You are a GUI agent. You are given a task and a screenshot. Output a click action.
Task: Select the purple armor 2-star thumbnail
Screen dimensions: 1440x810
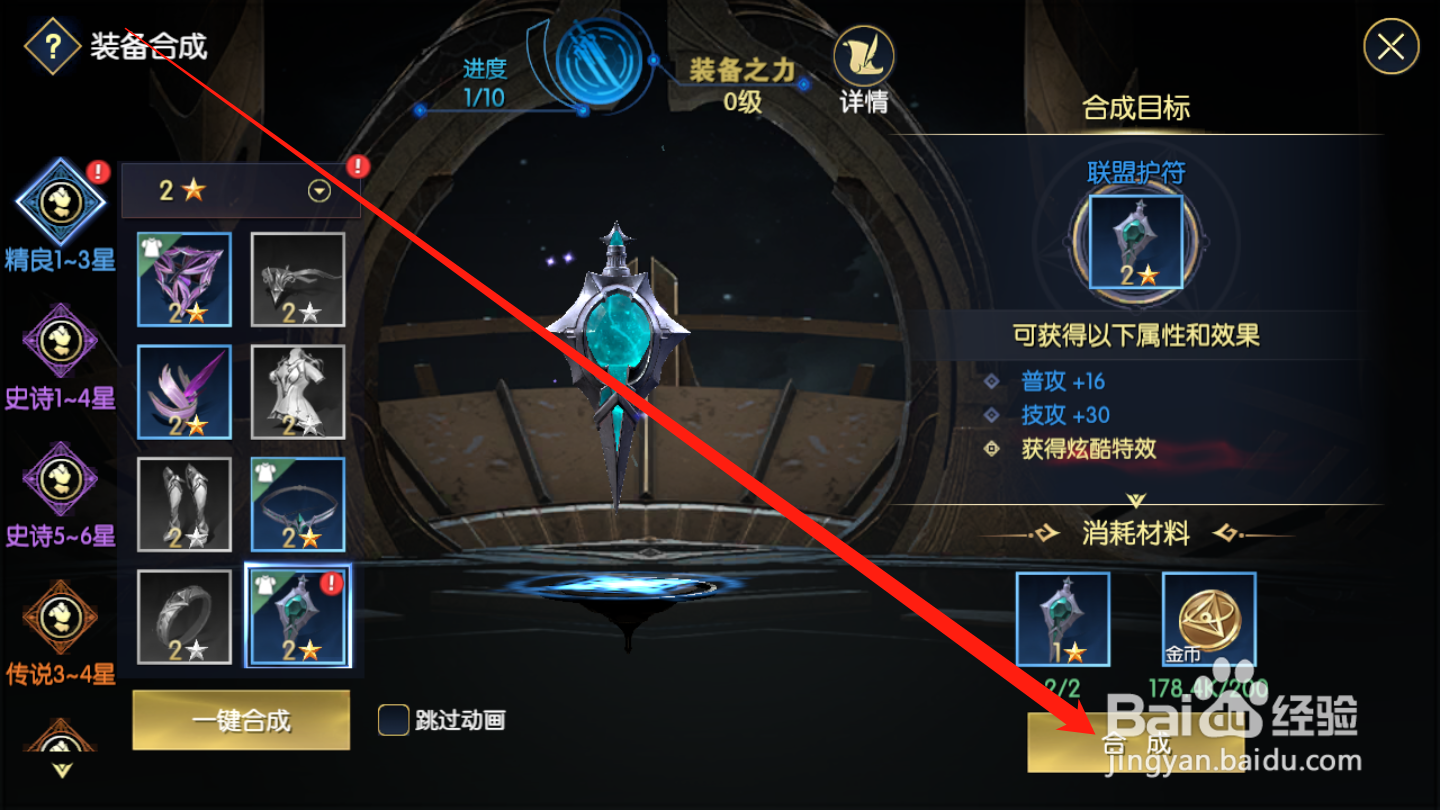184,279
